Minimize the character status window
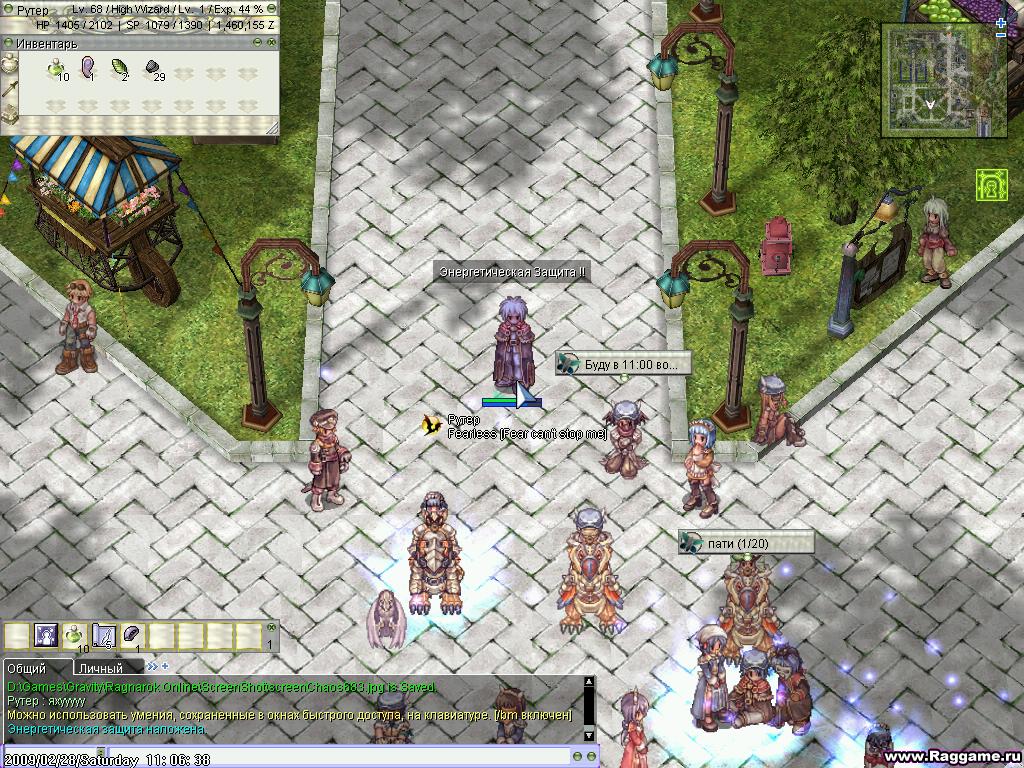Image resolution: width=1024 pixels, height=768 pixels. pyautogui.click(x=271, y=9)
